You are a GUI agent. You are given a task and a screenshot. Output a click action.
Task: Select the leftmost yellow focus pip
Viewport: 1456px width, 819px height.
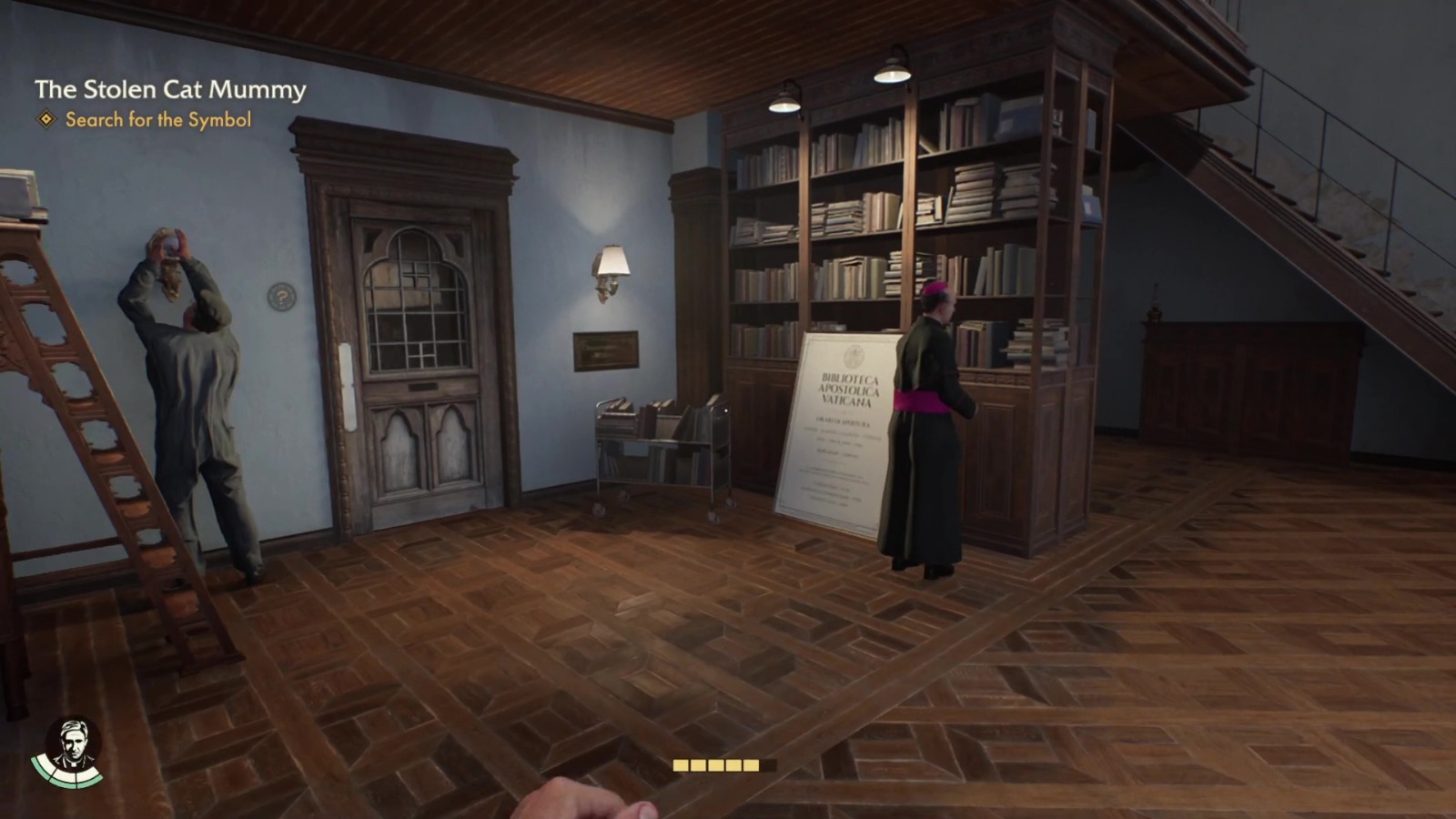pos(681,765)
